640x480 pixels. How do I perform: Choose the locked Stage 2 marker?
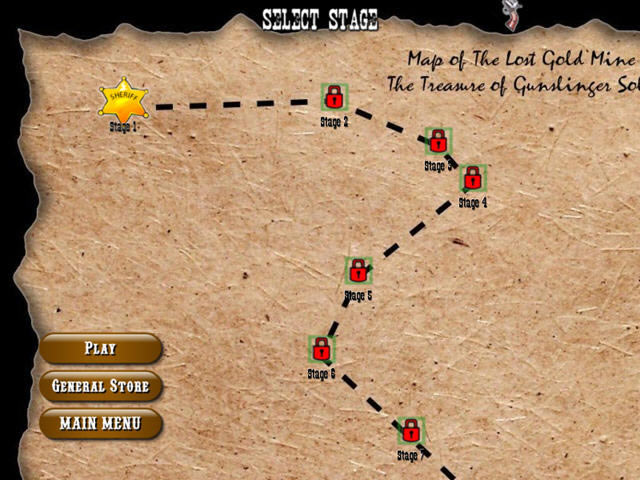(x=334, y=97)
